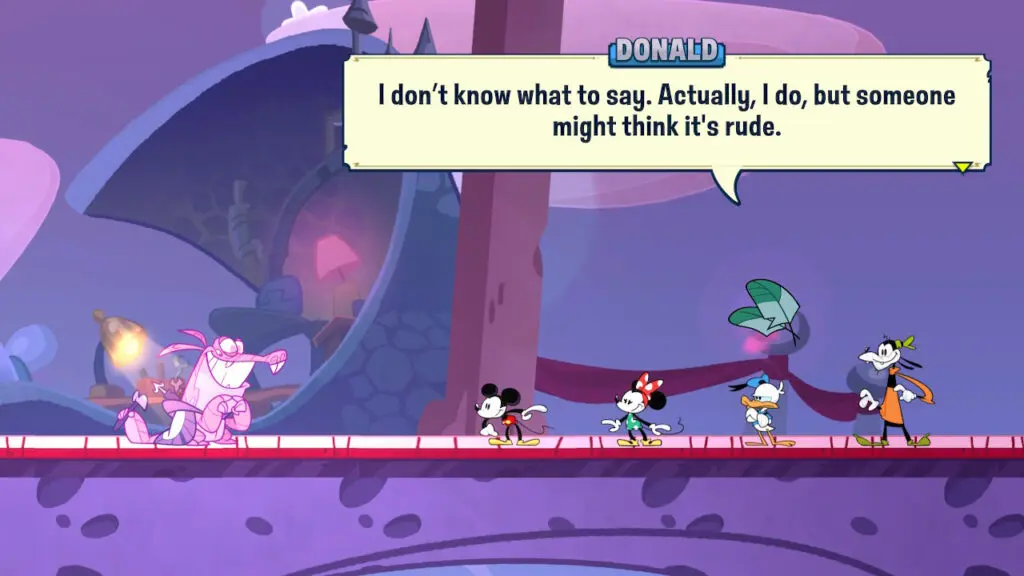Click Donald's dialogue box to continue

tap(666, 113)
